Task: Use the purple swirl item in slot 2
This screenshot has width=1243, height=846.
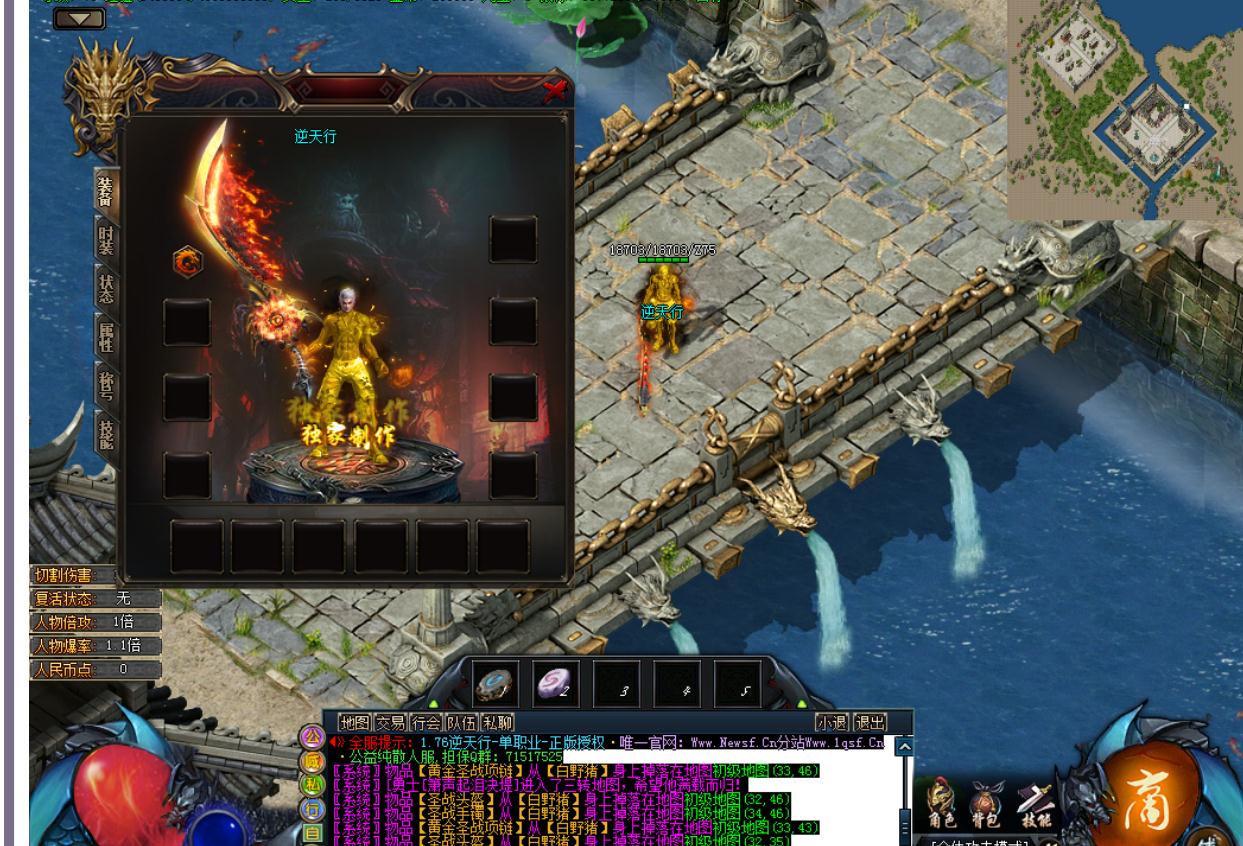Action: click(x=556, y=684)
